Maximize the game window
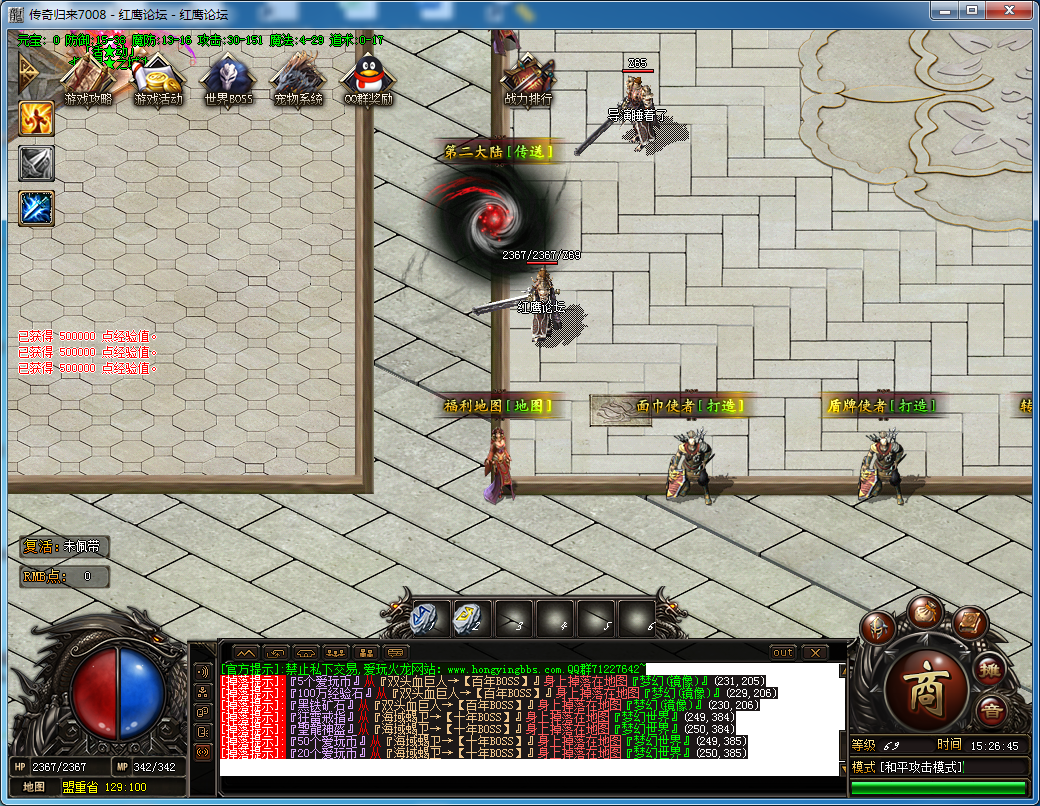The height and width of the screenshot is (806, 1040). click(970, 11)
